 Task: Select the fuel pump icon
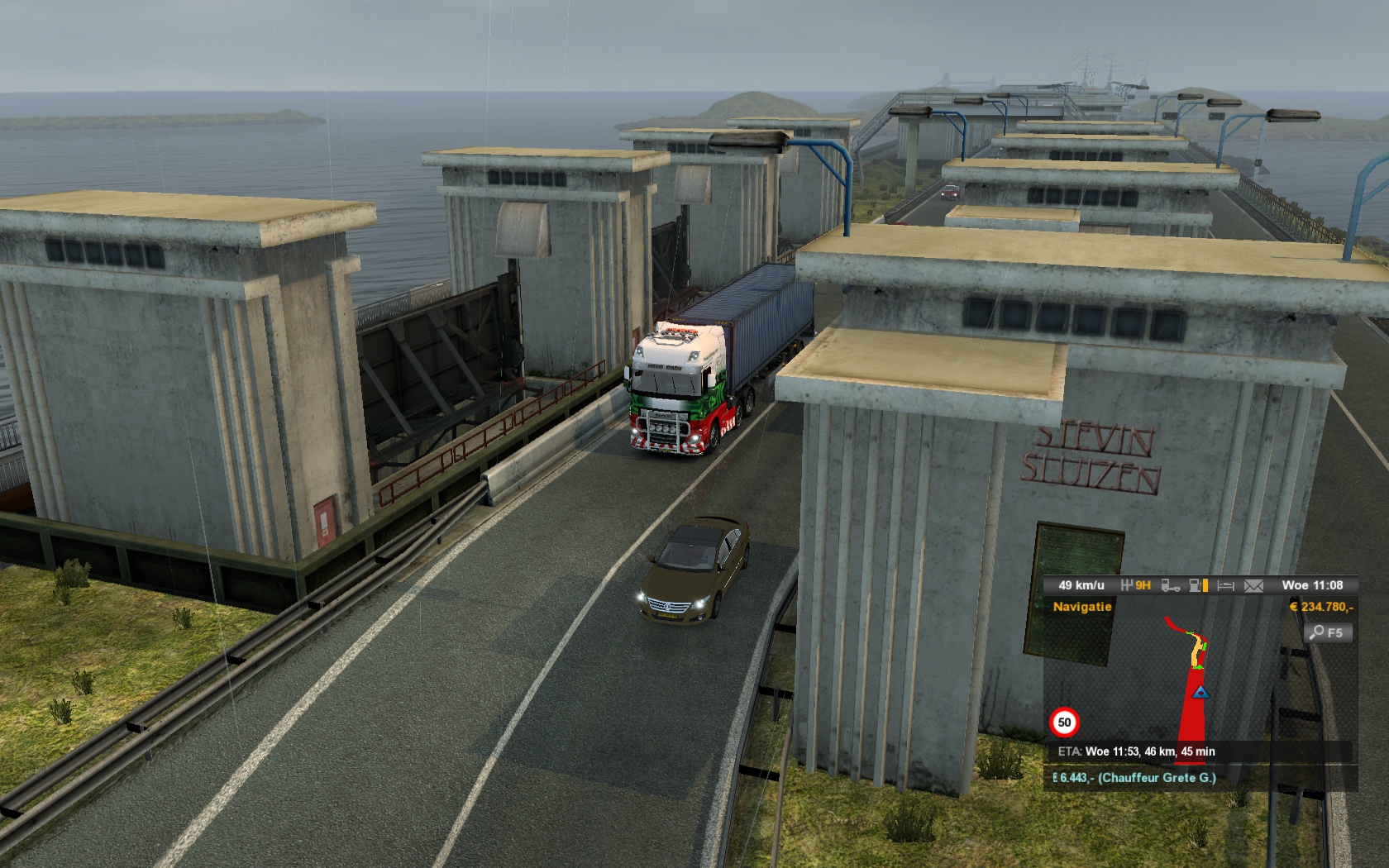[x=1196, y=585]
